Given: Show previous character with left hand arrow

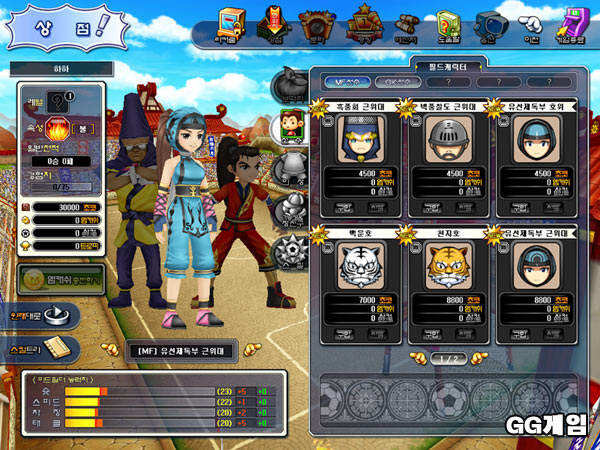Looking at the screenshot, I should 109,351.
